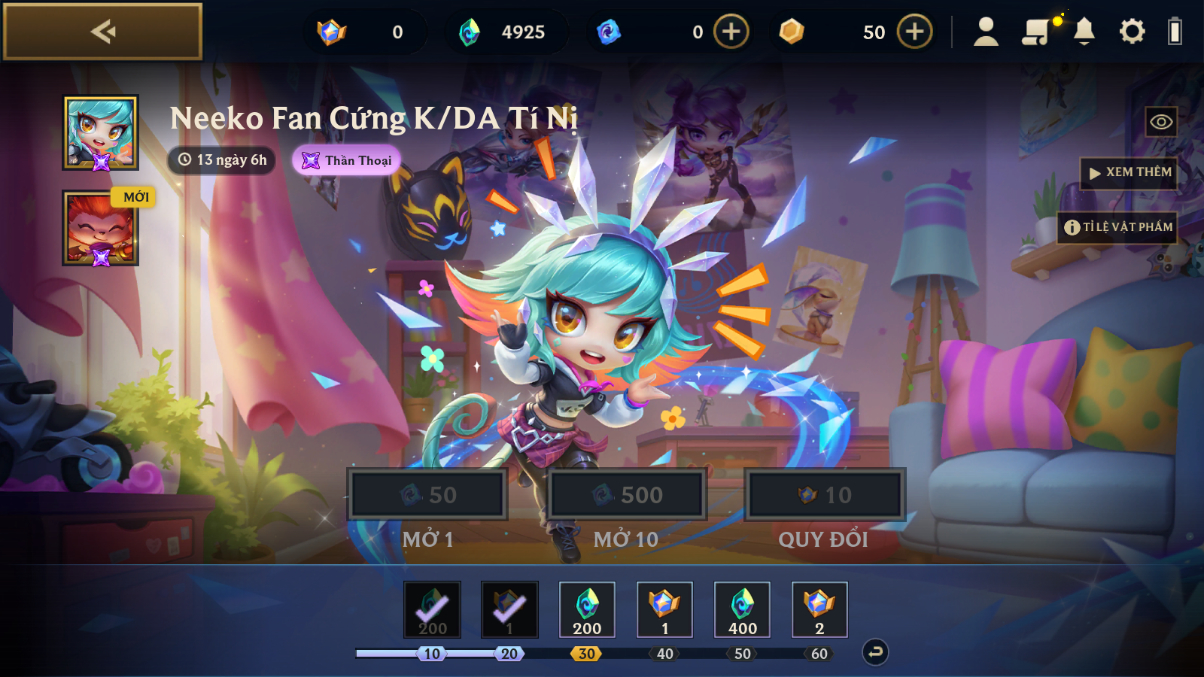Exchange using the Quy Đổi 10 button
The height and width of the screenshot is (677, 1204).
pyautogui.click(x=824, y=495)
